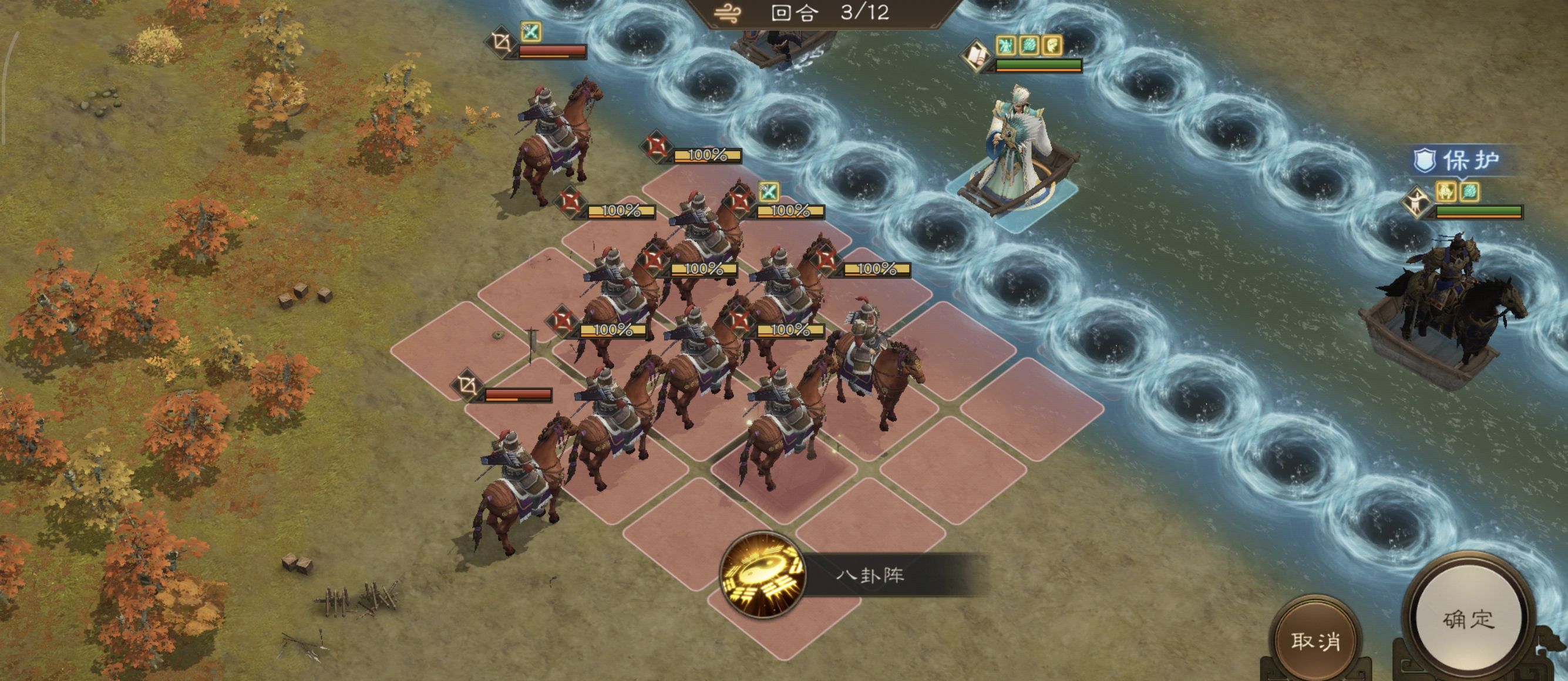Click the statue buff icon over the mage
Image resolution: width=1568 pixels, height=681 pixels.
(1005, 46)
